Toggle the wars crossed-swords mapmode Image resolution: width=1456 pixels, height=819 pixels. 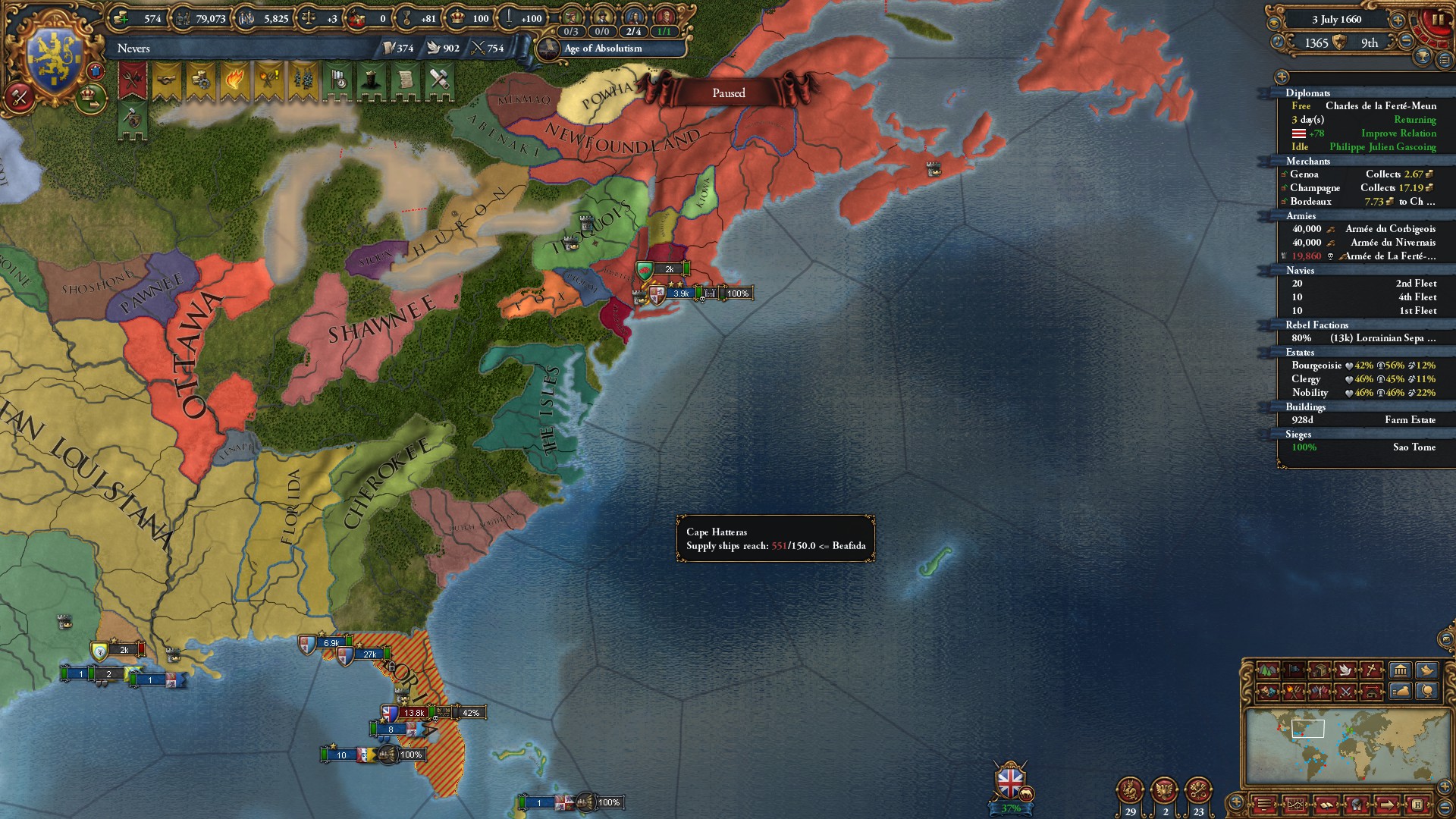pos(1346,693)
